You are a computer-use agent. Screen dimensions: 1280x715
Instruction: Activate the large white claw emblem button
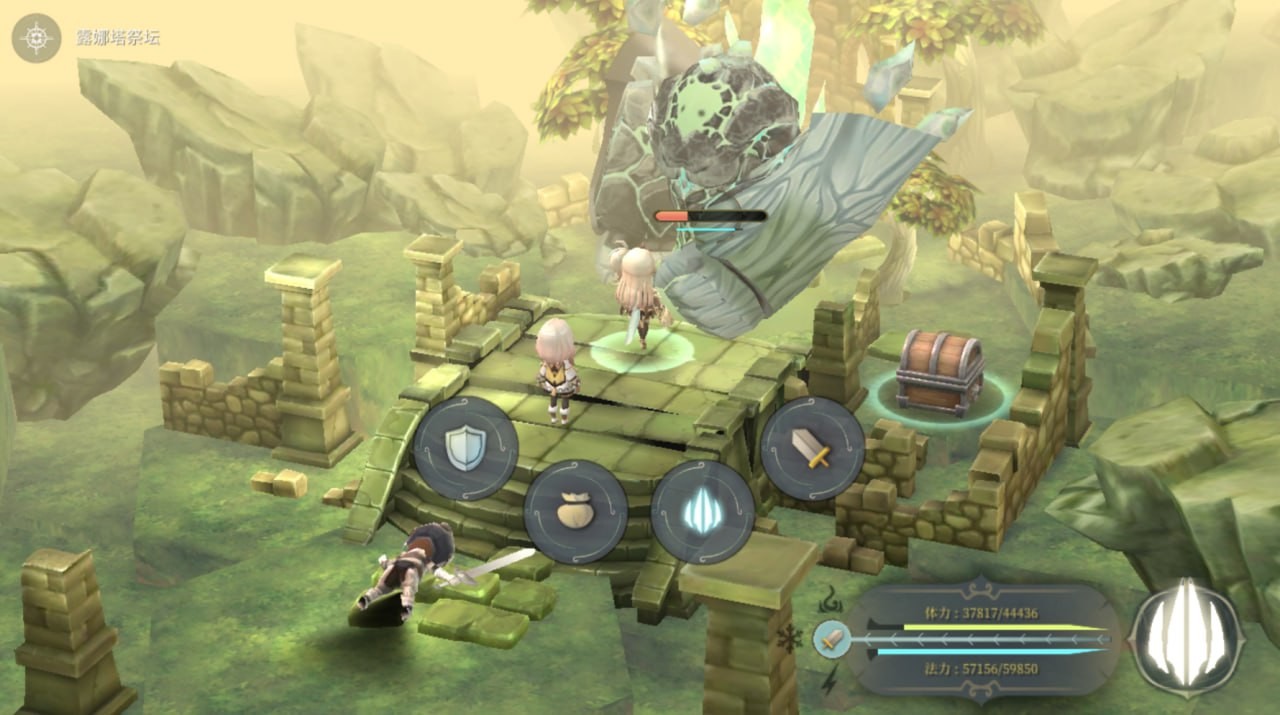tap(1186, 637)
